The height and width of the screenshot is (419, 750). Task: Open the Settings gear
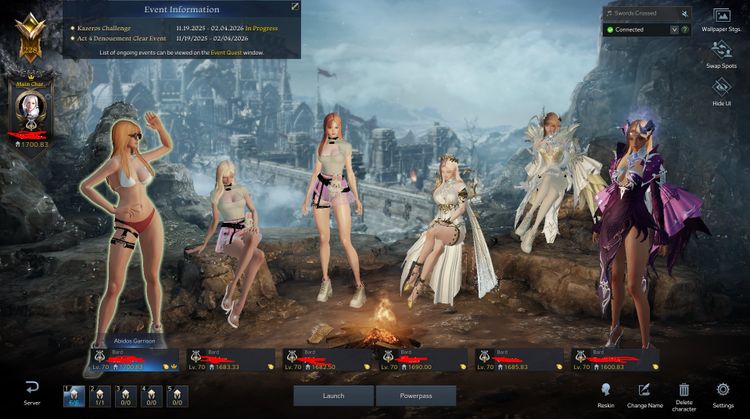[722, 394]
